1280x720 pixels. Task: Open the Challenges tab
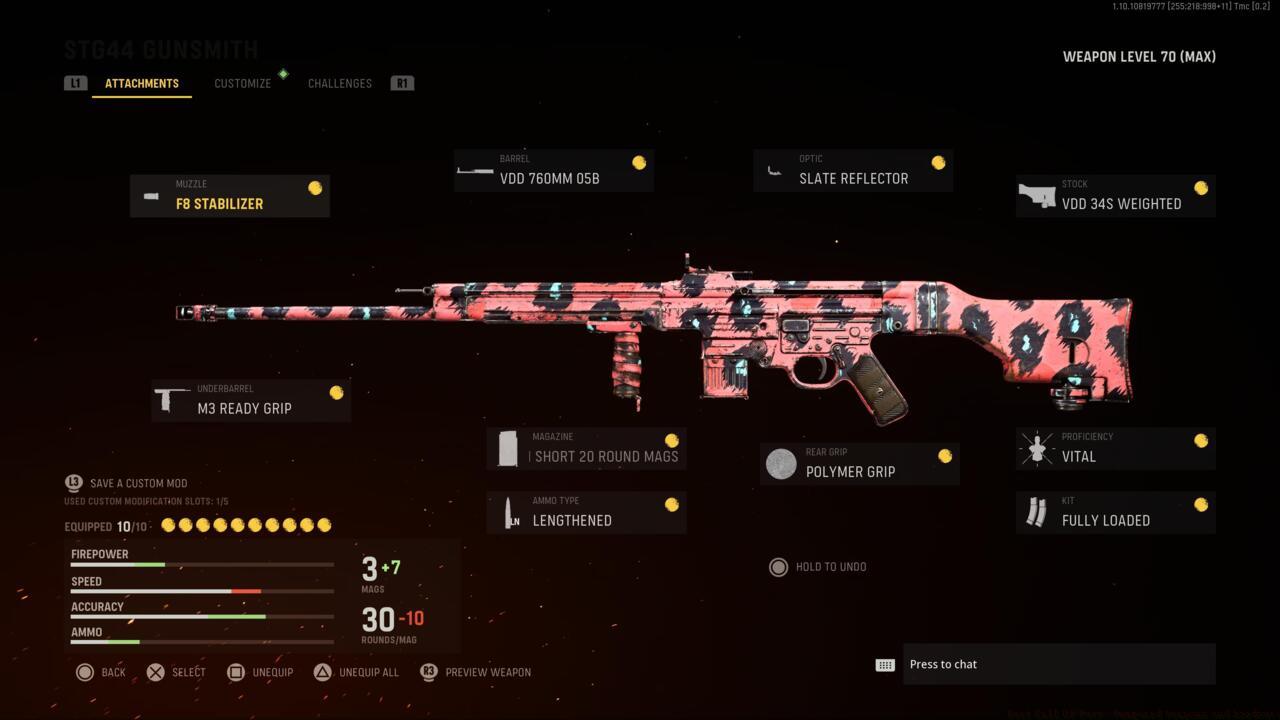pos(339,83)
